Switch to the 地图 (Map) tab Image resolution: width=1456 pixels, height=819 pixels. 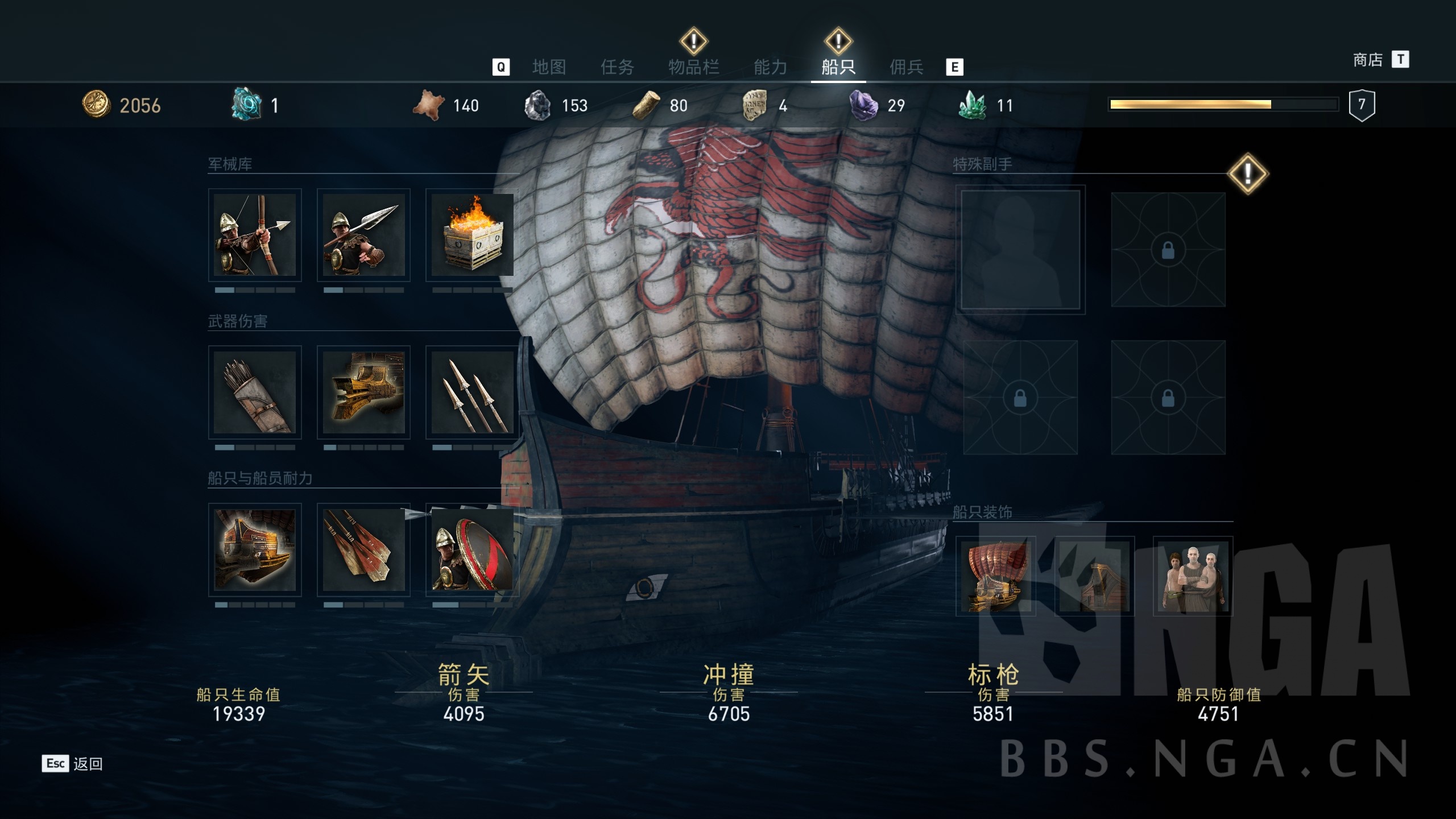(549, 67)
